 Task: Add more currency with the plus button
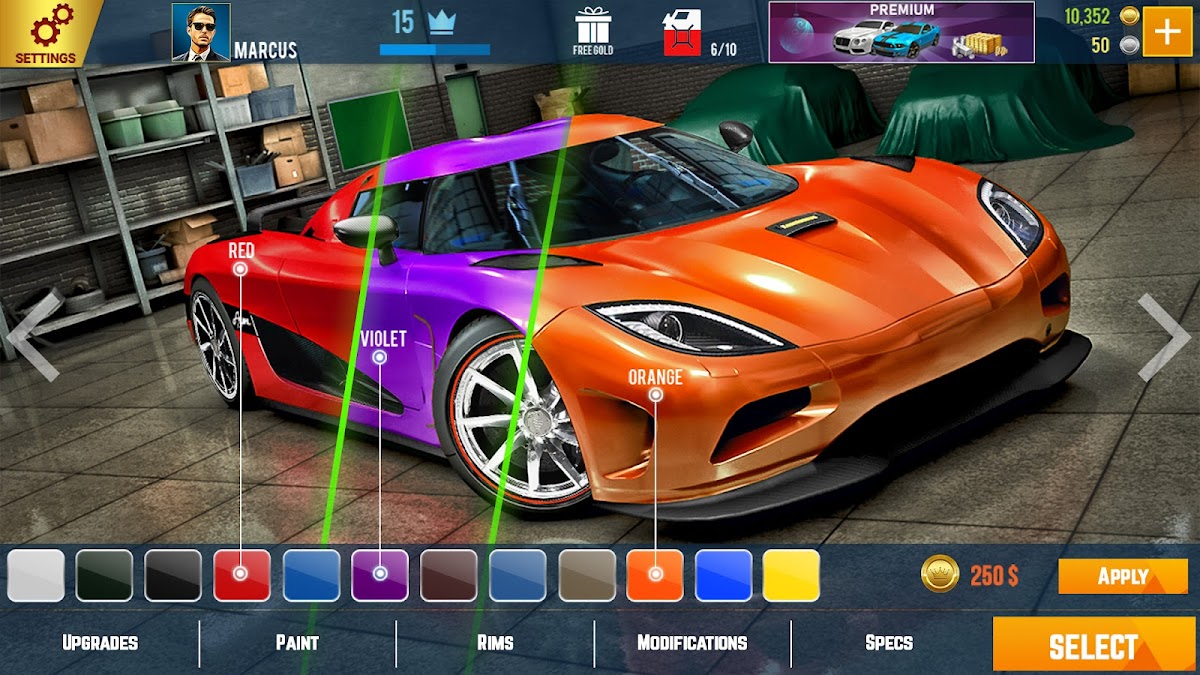(x=1166, y=32)
